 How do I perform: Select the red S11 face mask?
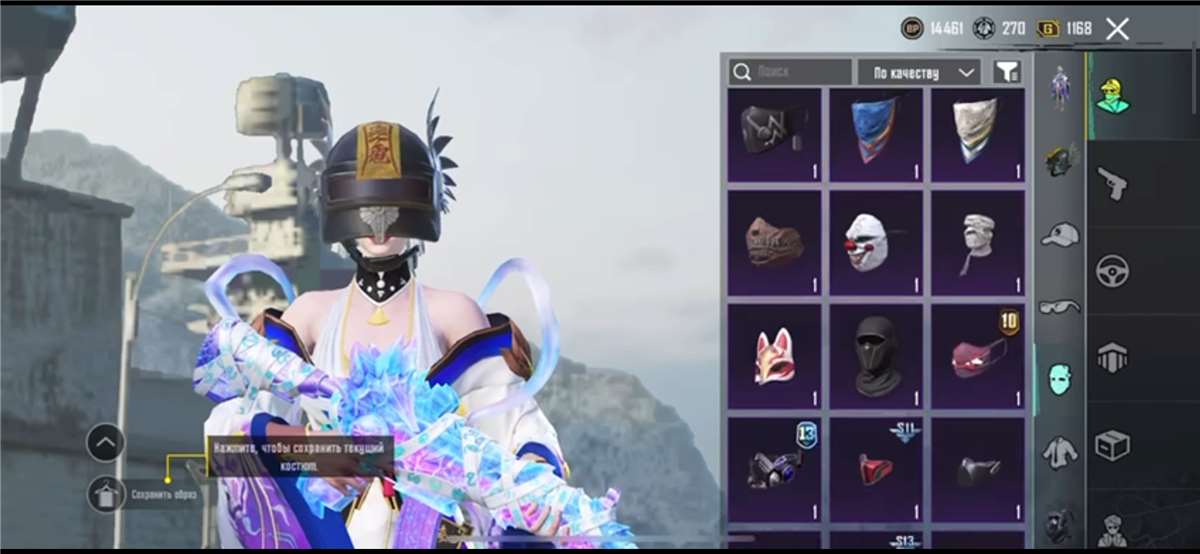[x=876, y=467]
